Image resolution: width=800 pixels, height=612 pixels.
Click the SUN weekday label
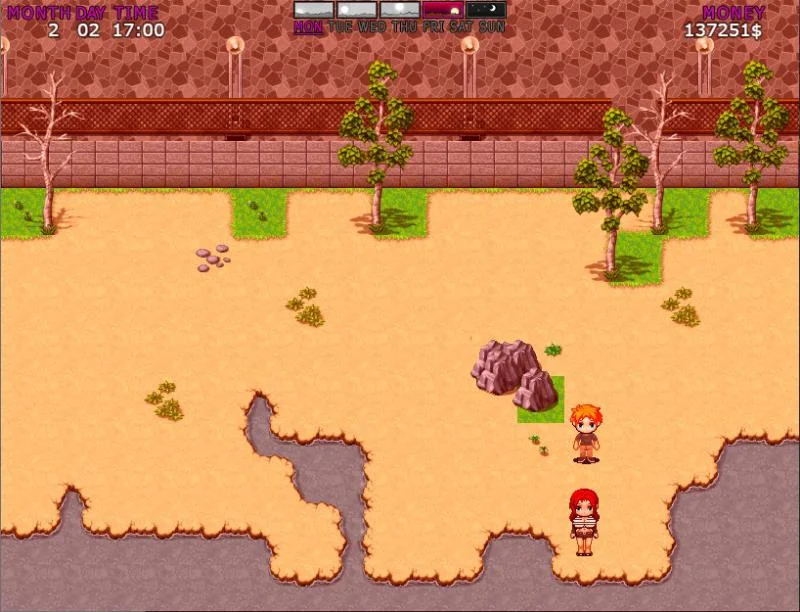click(x=492, y=27)
